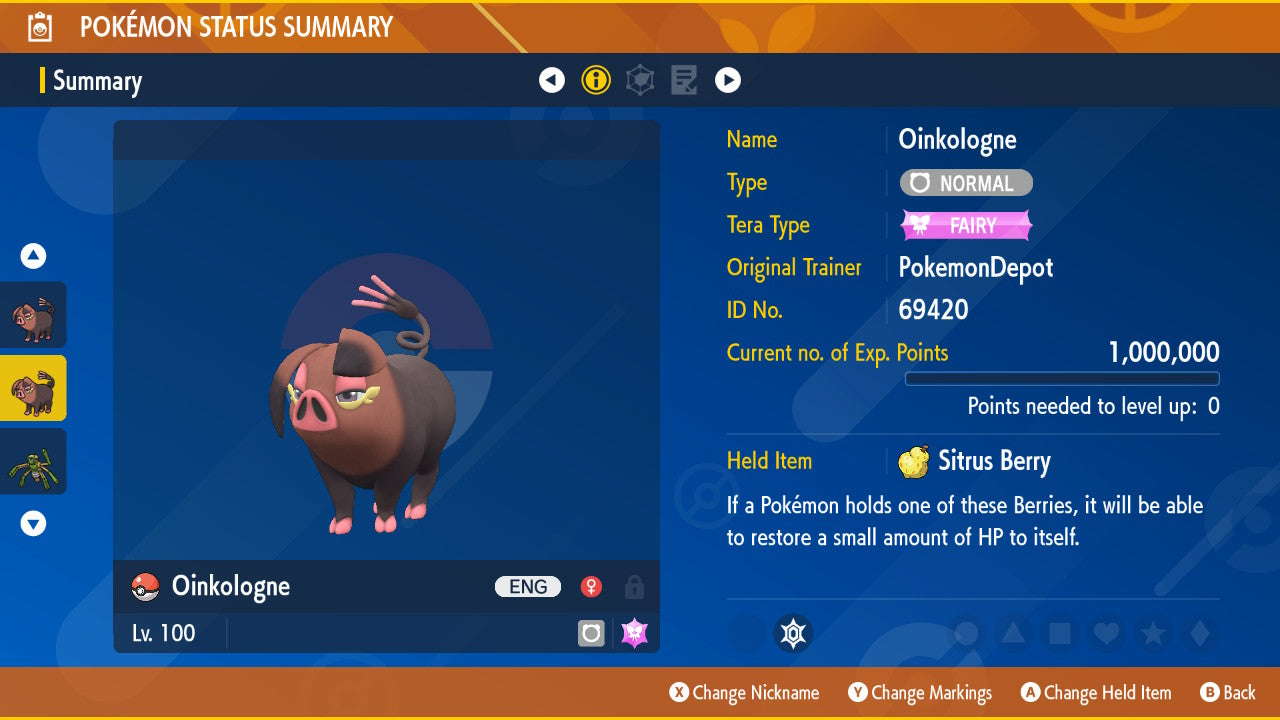Switch to the hexagon stats tab
1280x720 pixels.
(x=640, y=81)
